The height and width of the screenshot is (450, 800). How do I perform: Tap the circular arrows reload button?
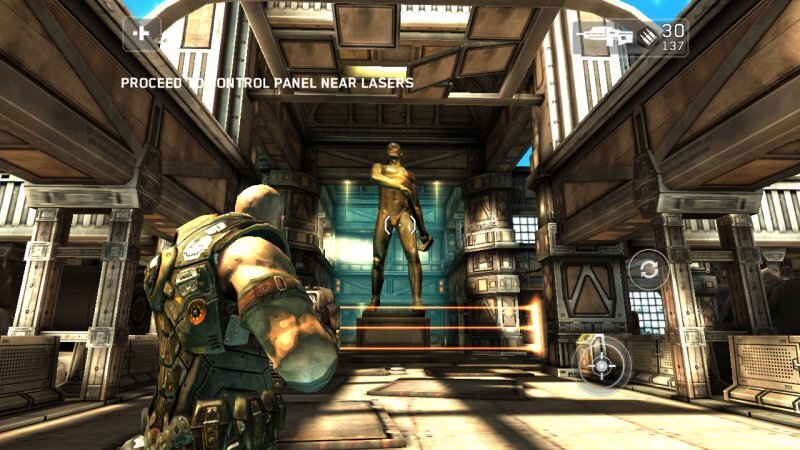[x=648, y=269]
